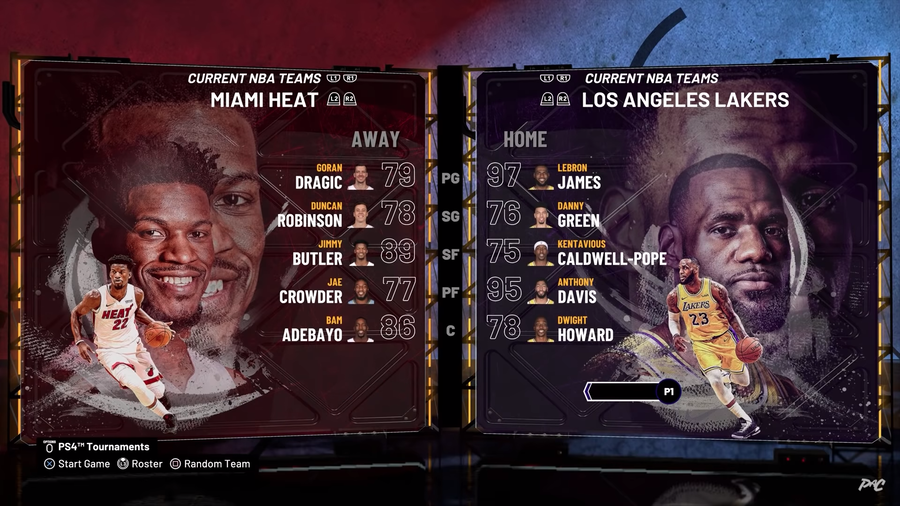Select LeBron James in the Lakers lineup
The image size is (900, 506).
tap(578, 177)
